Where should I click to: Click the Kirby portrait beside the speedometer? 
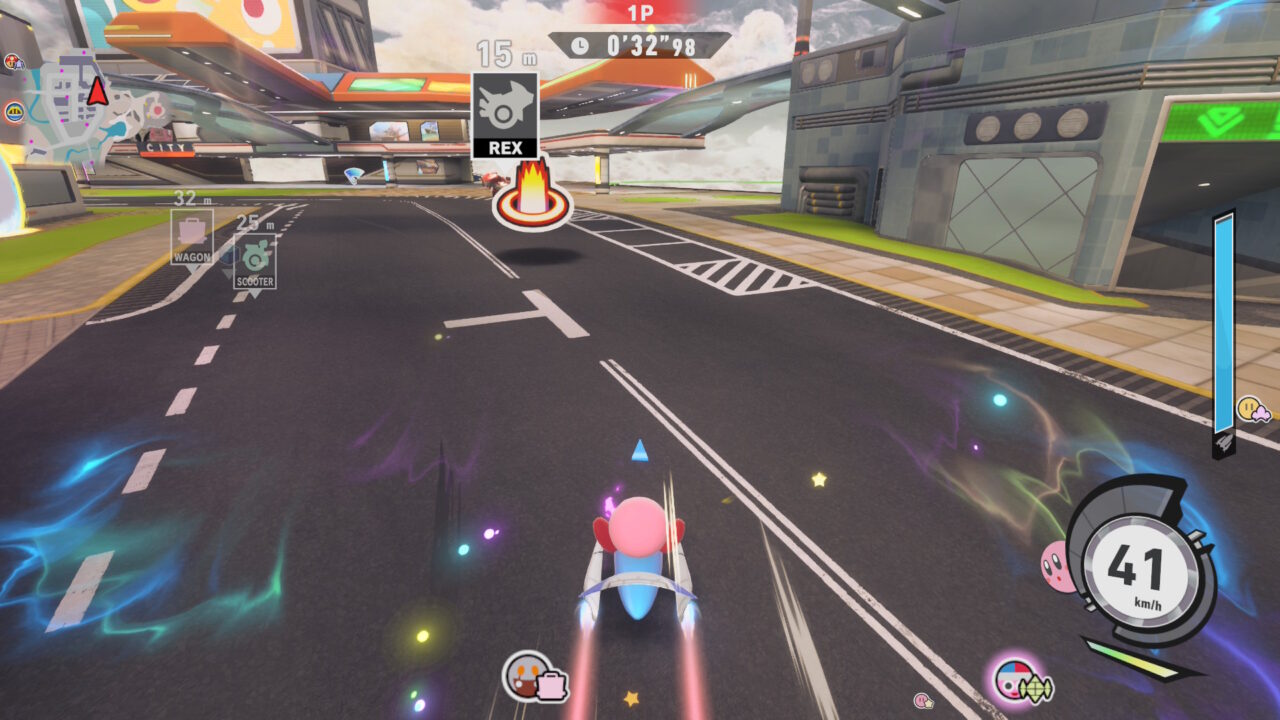click(x=1056, y=564)
